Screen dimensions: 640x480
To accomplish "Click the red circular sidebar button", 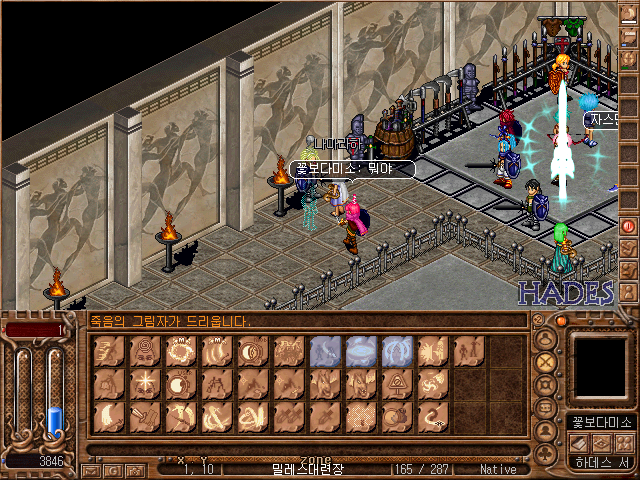I will tap(629, 226).
